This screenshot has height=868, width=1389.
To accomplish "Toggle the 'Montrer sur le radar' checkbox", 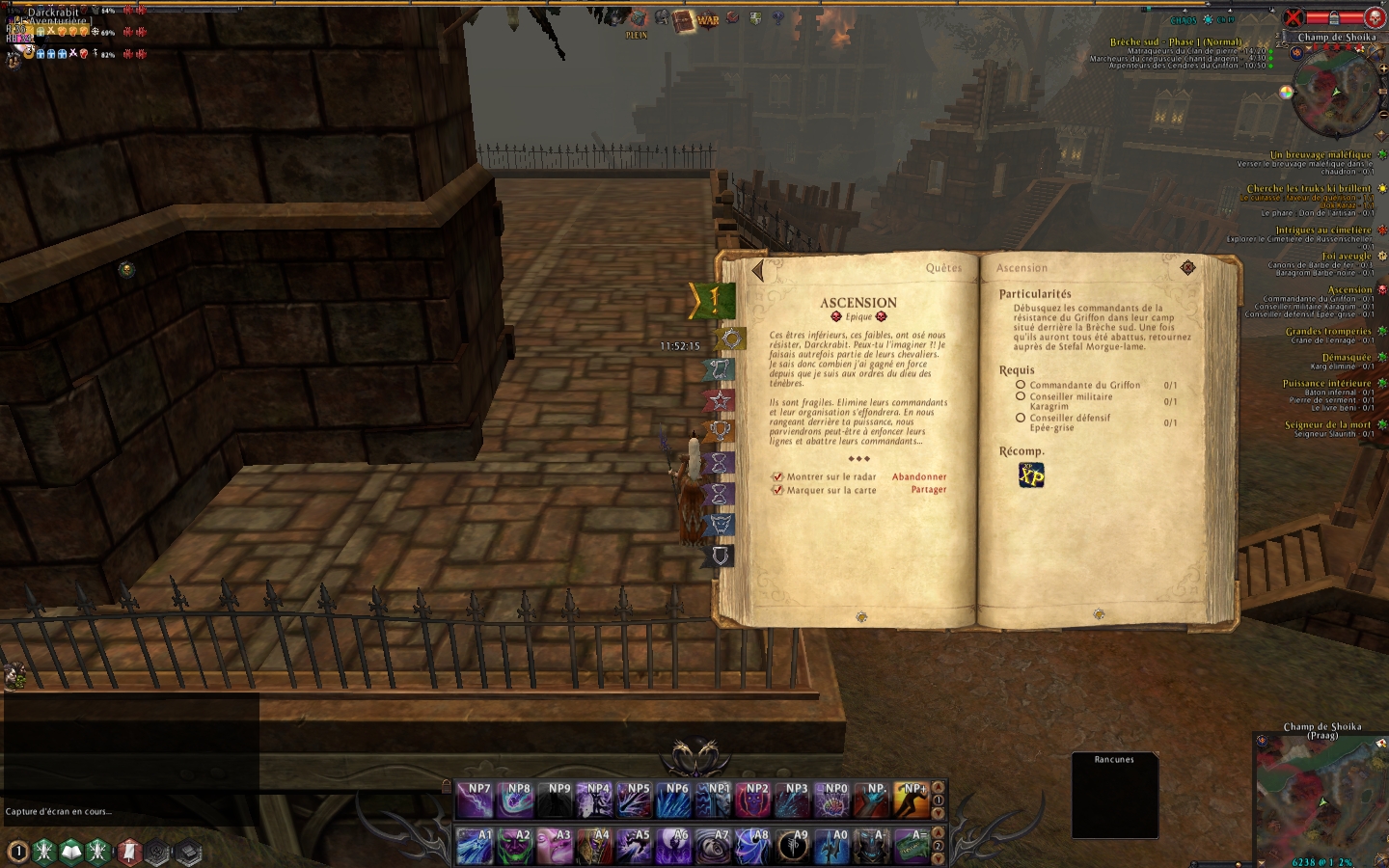I will tap(777, 476).
